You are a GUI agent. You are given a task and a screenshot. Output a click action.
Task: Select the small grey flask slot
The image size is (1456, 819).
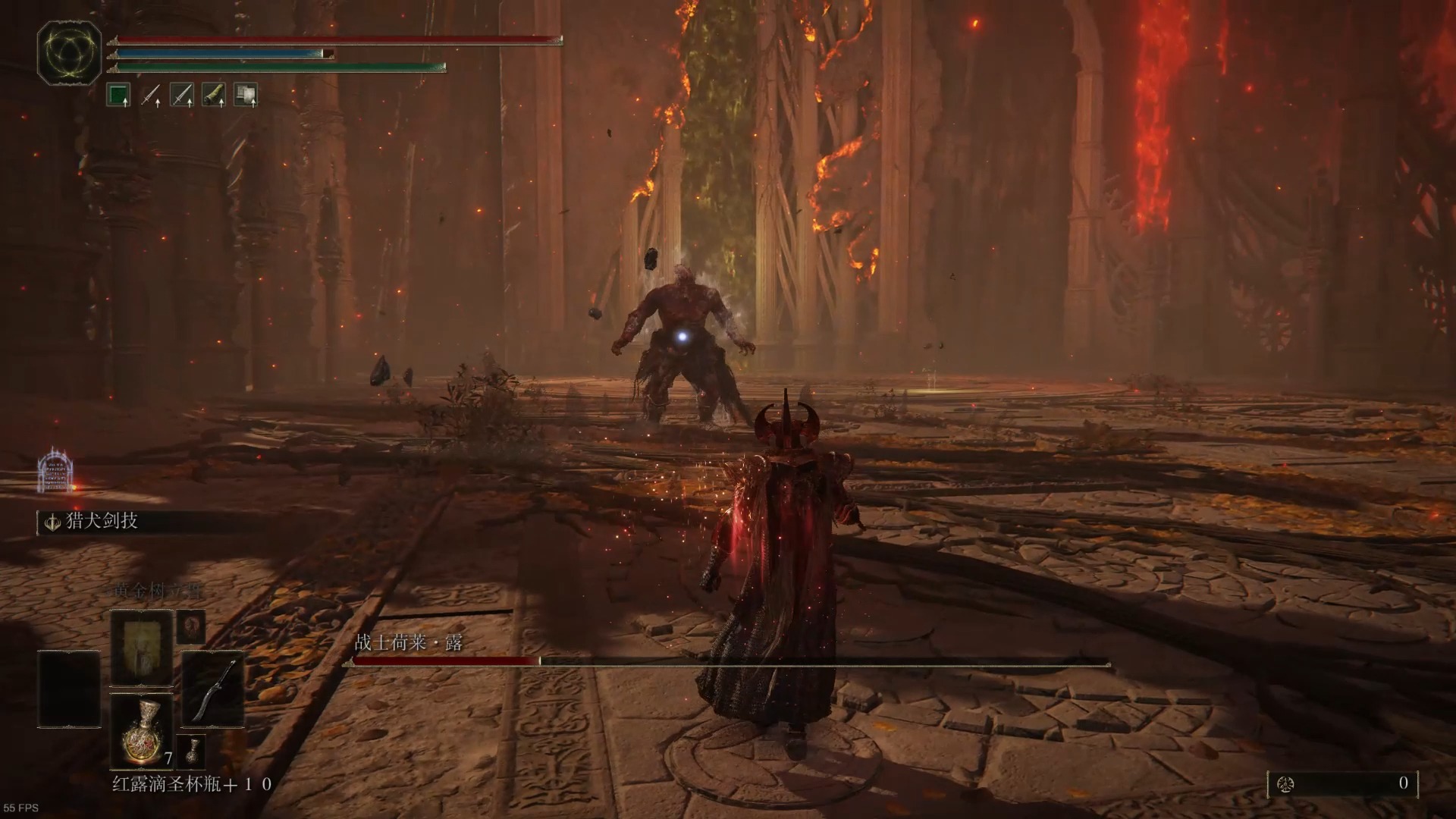[192, 750]
